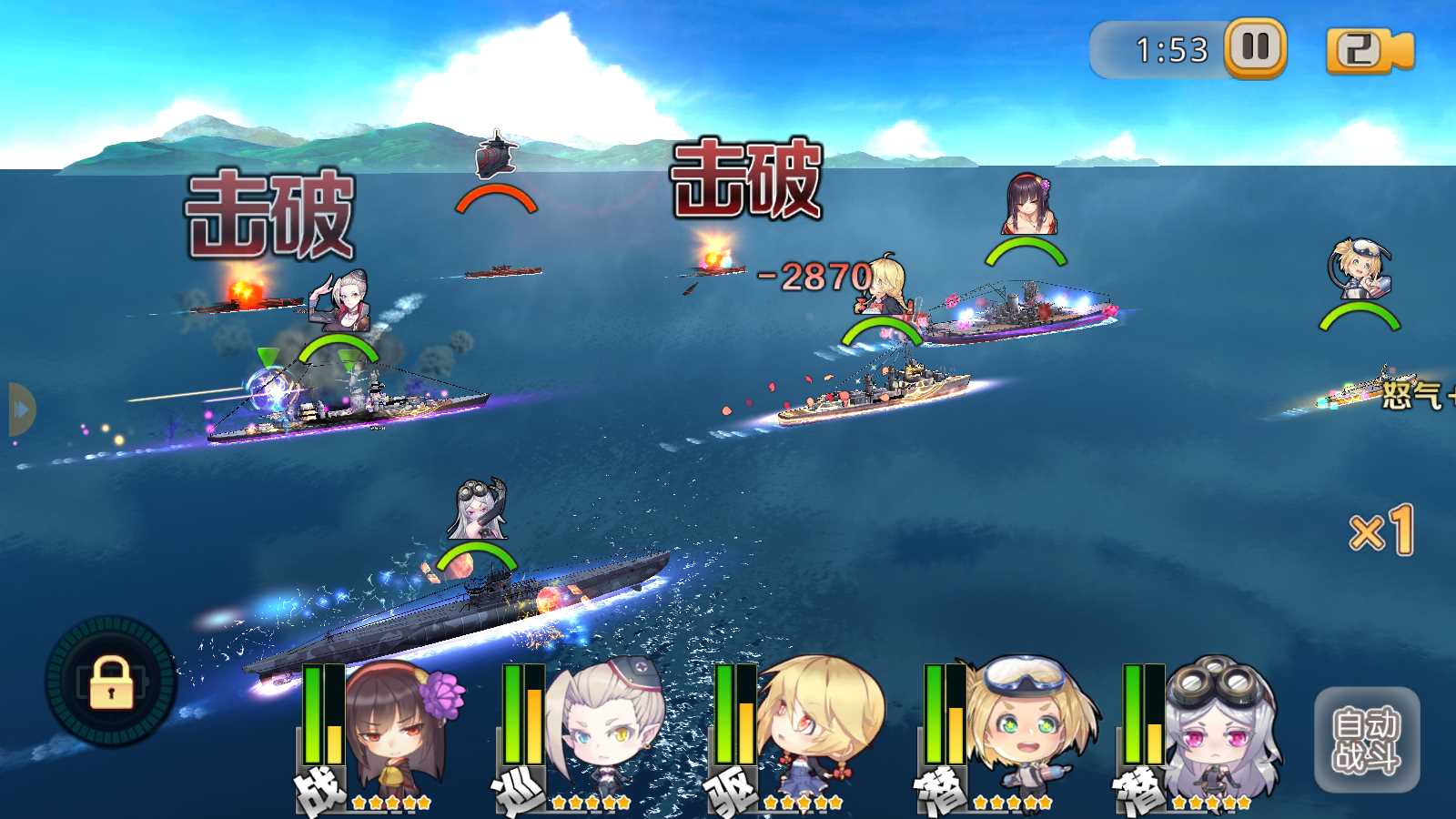
Task: Switch the camera view mode
Action: click(1368, 50)
